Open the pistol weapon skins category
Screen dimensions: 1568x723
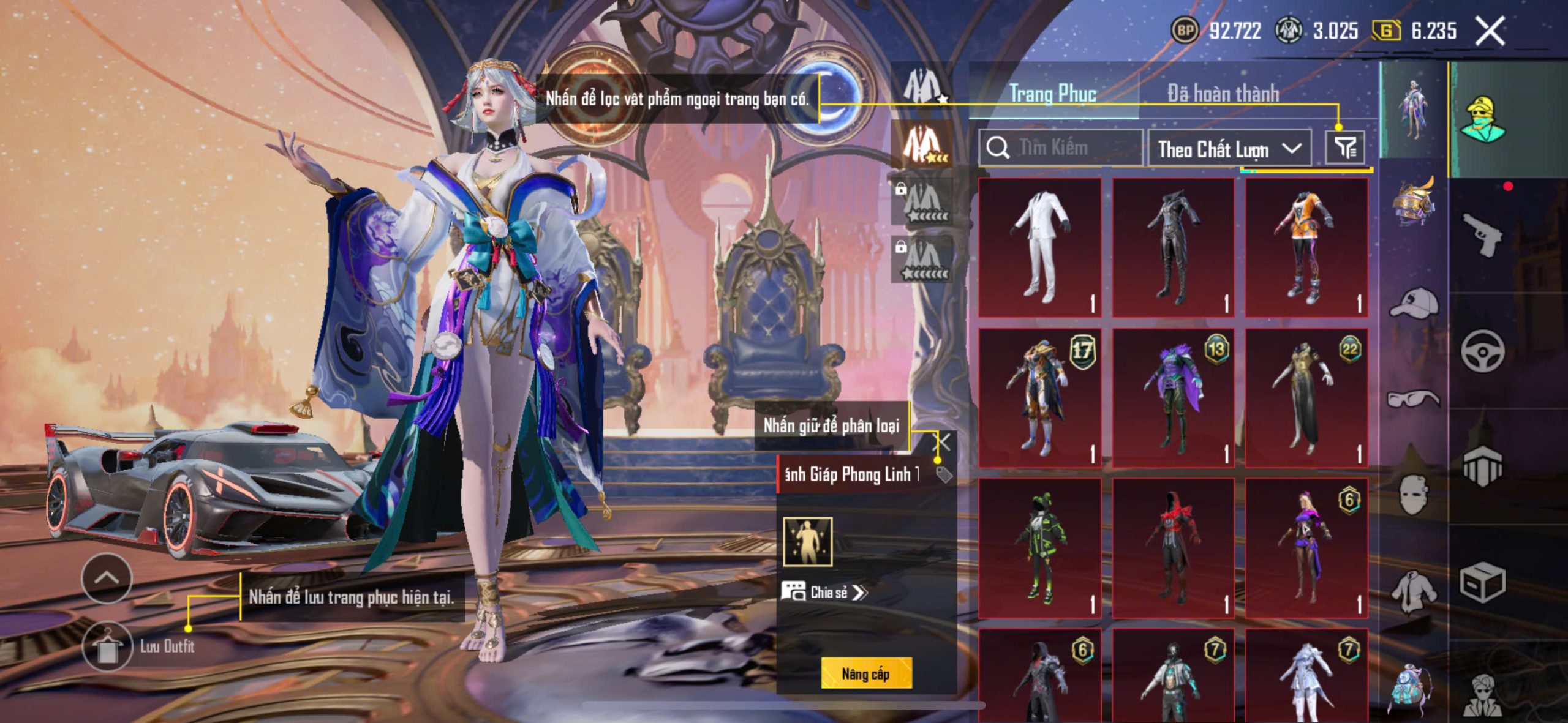click(x=1483, y=234)
